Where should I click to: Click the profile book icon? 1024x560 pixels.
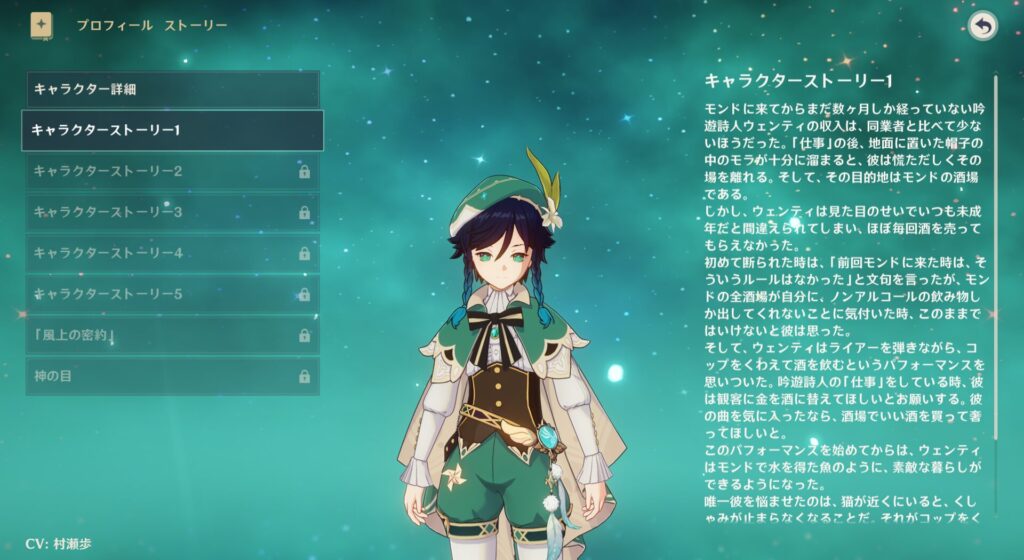(41, 25)
